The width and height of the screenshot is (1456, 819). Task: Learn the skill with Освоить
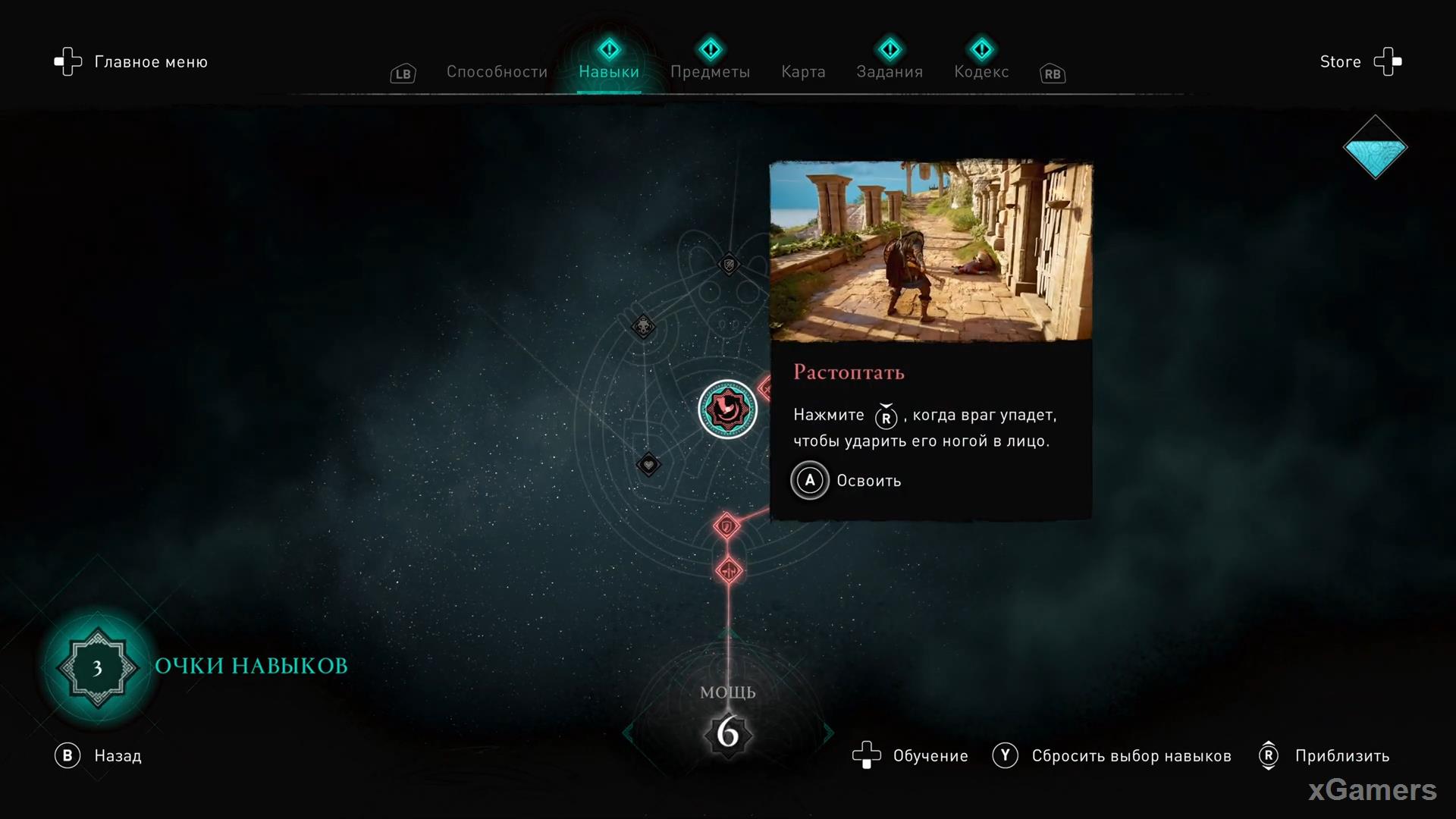[847, 481]
